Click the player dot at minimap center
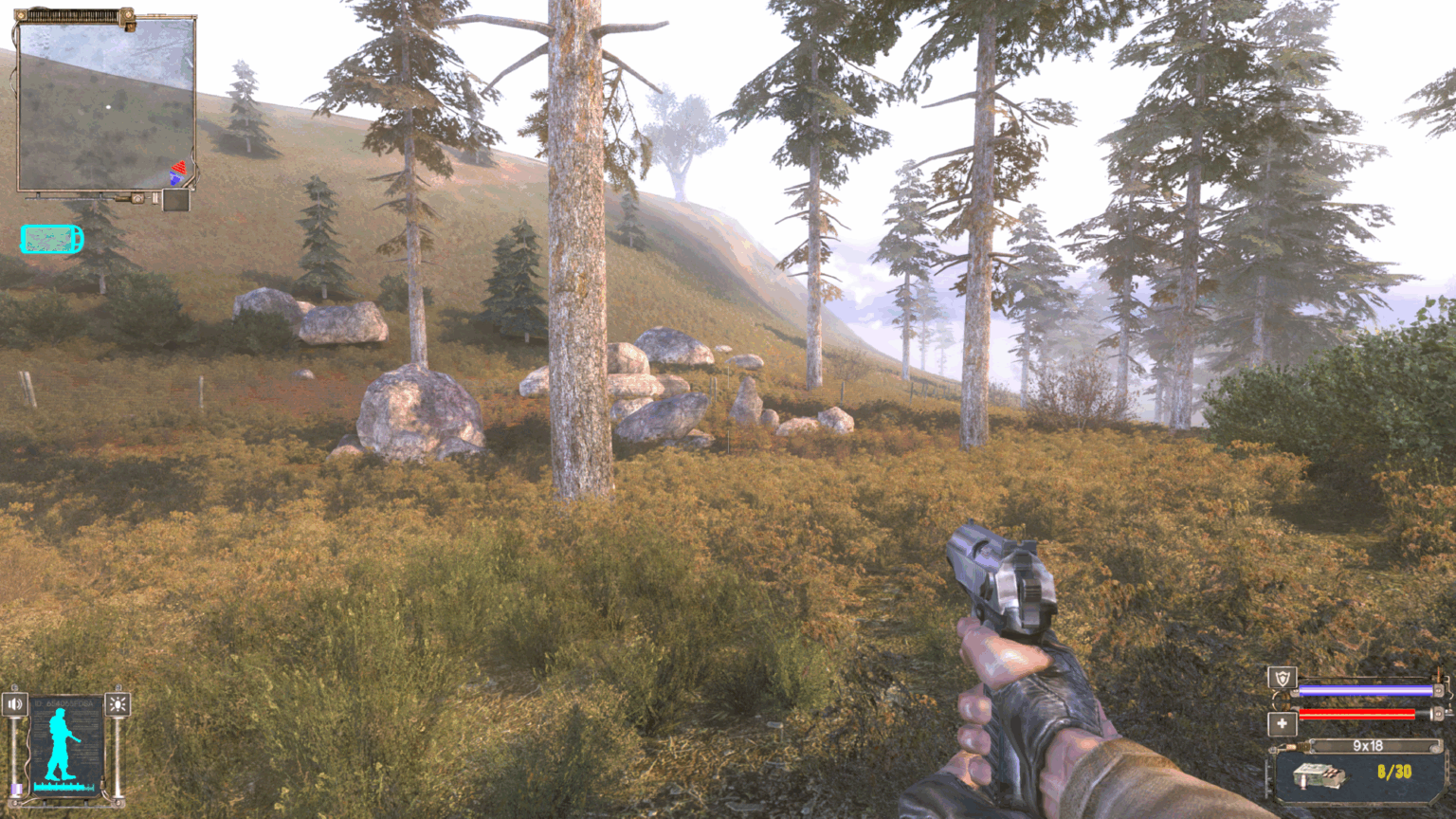1456x819 pixels. (x=108, y=106)
